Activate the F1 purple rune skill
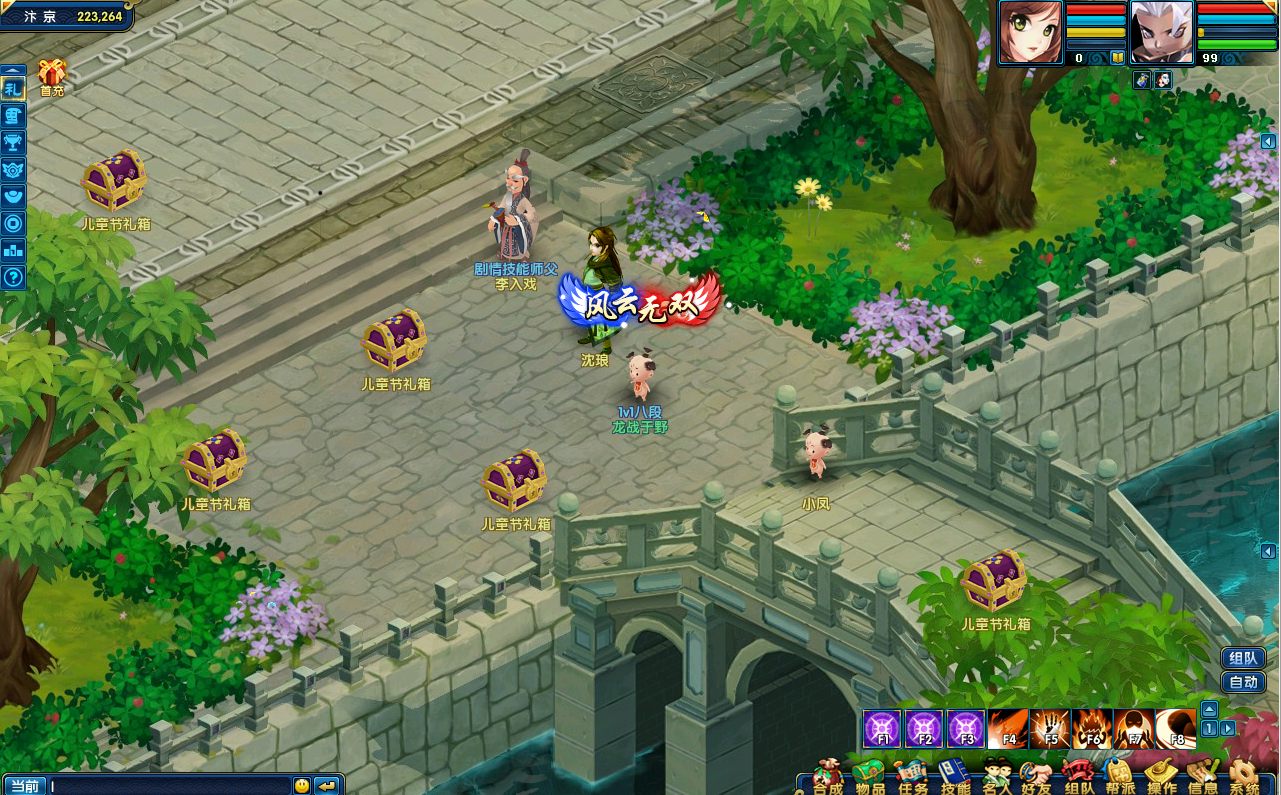Viewport: 1281px width, 795px height. 882,729
